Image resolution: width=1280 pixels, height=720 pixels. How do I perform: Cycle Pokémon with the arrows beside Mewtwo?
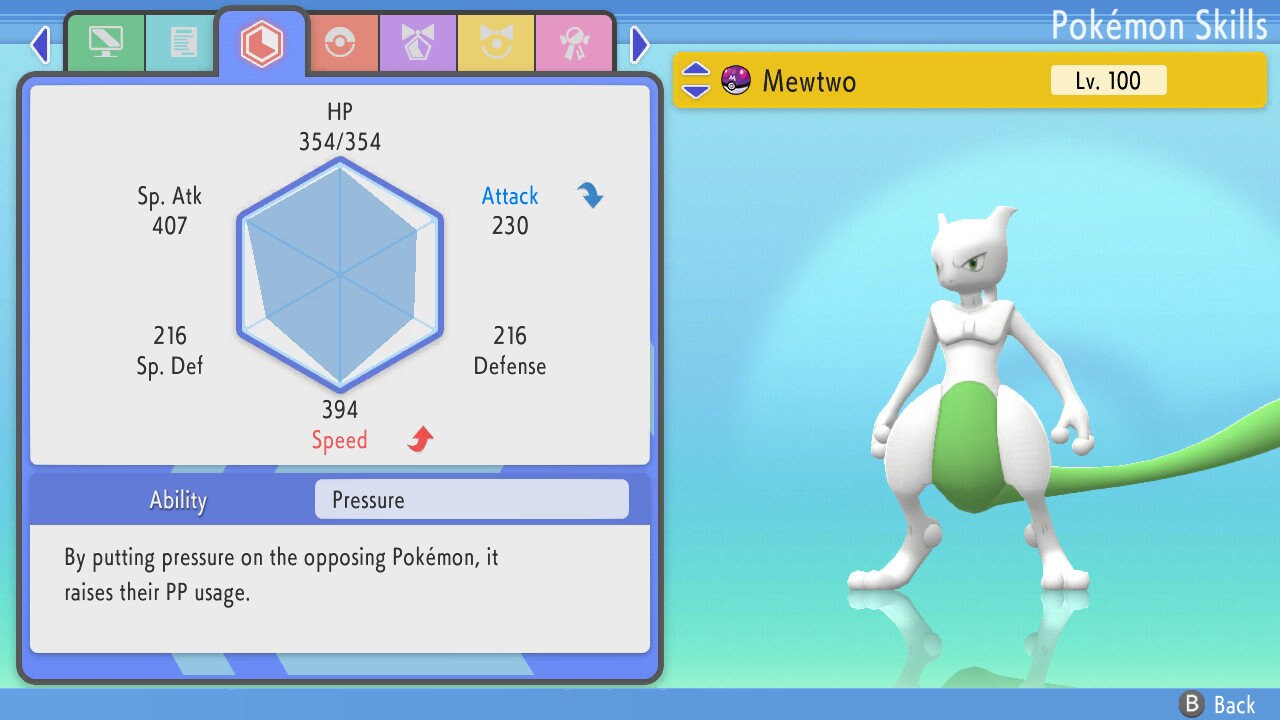point(696,80)
